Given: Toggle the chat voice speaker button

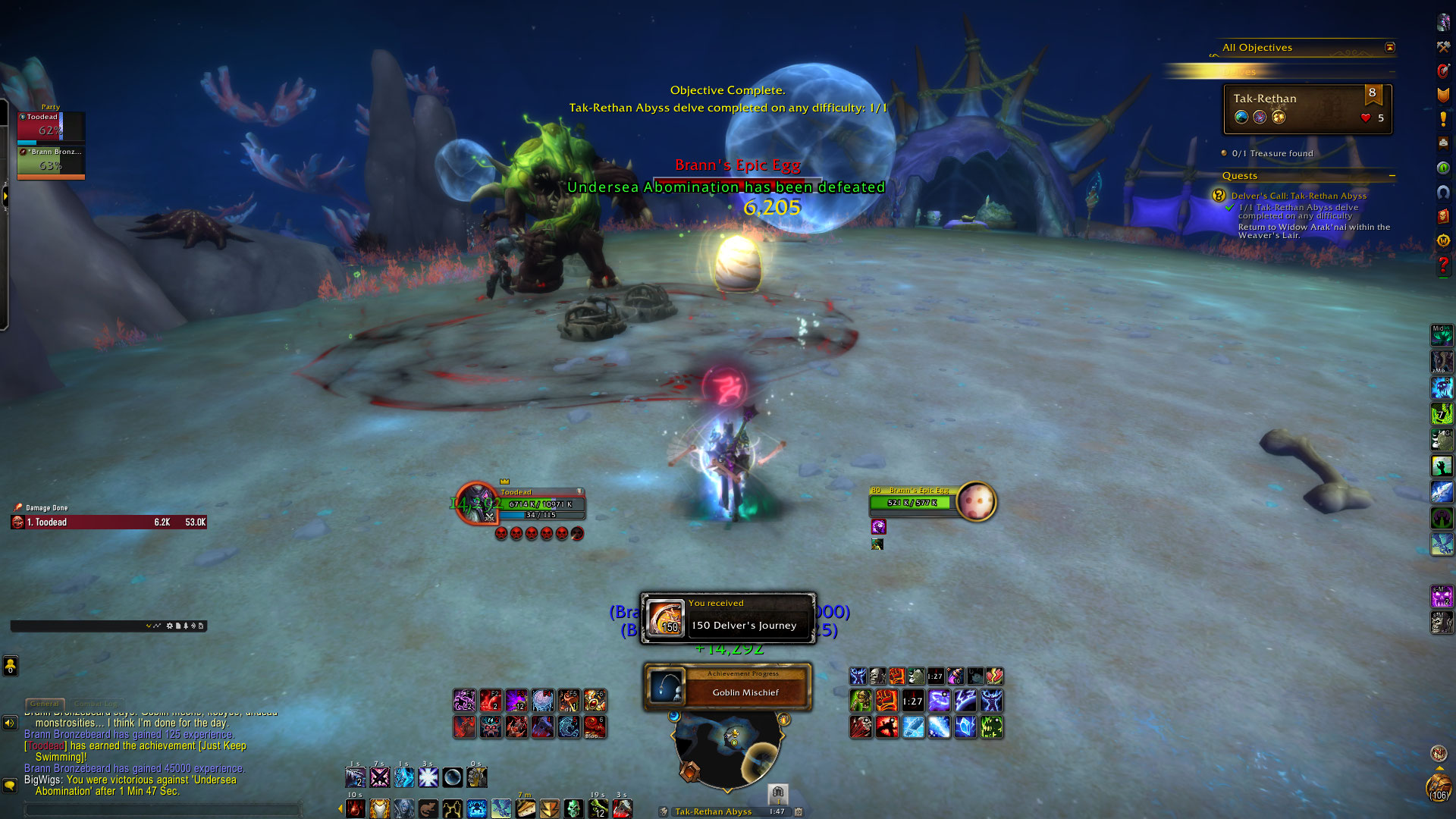Looking at the screenshot, I should pyautogui.click(x=10, y=723).
